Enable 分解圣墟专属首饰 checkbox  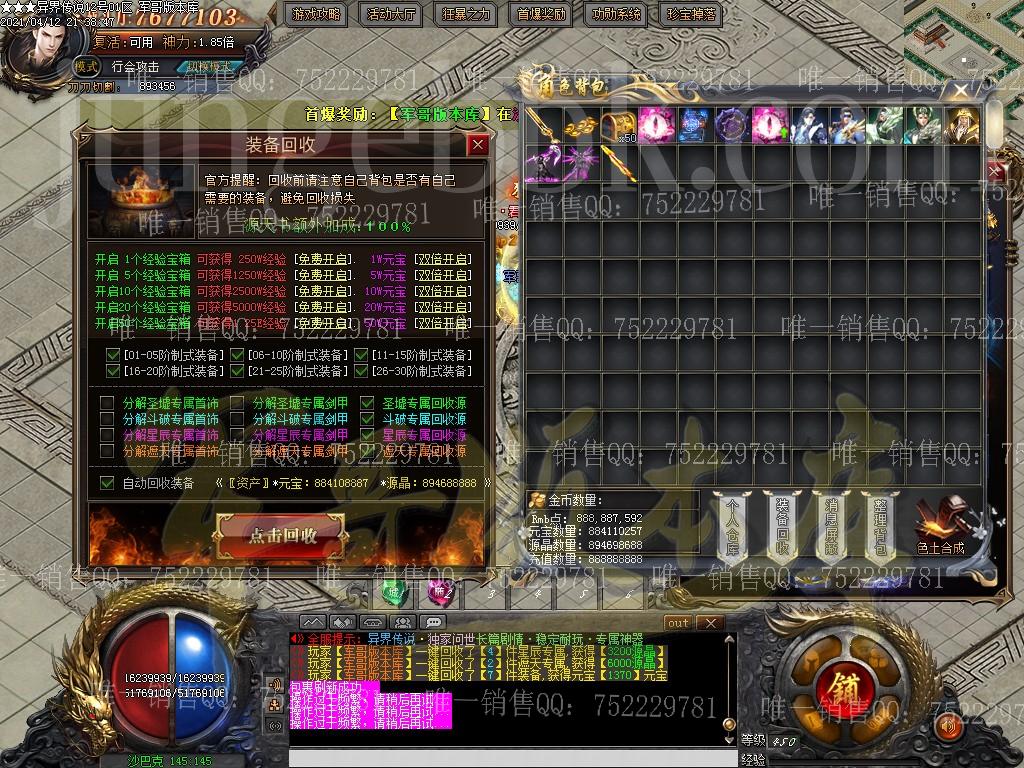pyautogui.click(x=108, y=403)
